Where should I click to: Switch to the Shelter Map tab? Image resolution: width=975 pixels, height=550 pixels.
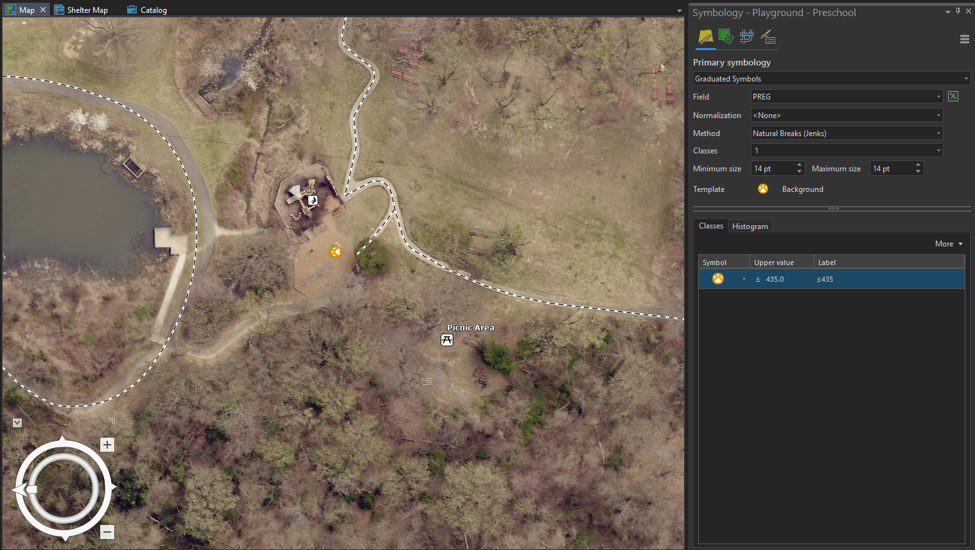point(81,10)
